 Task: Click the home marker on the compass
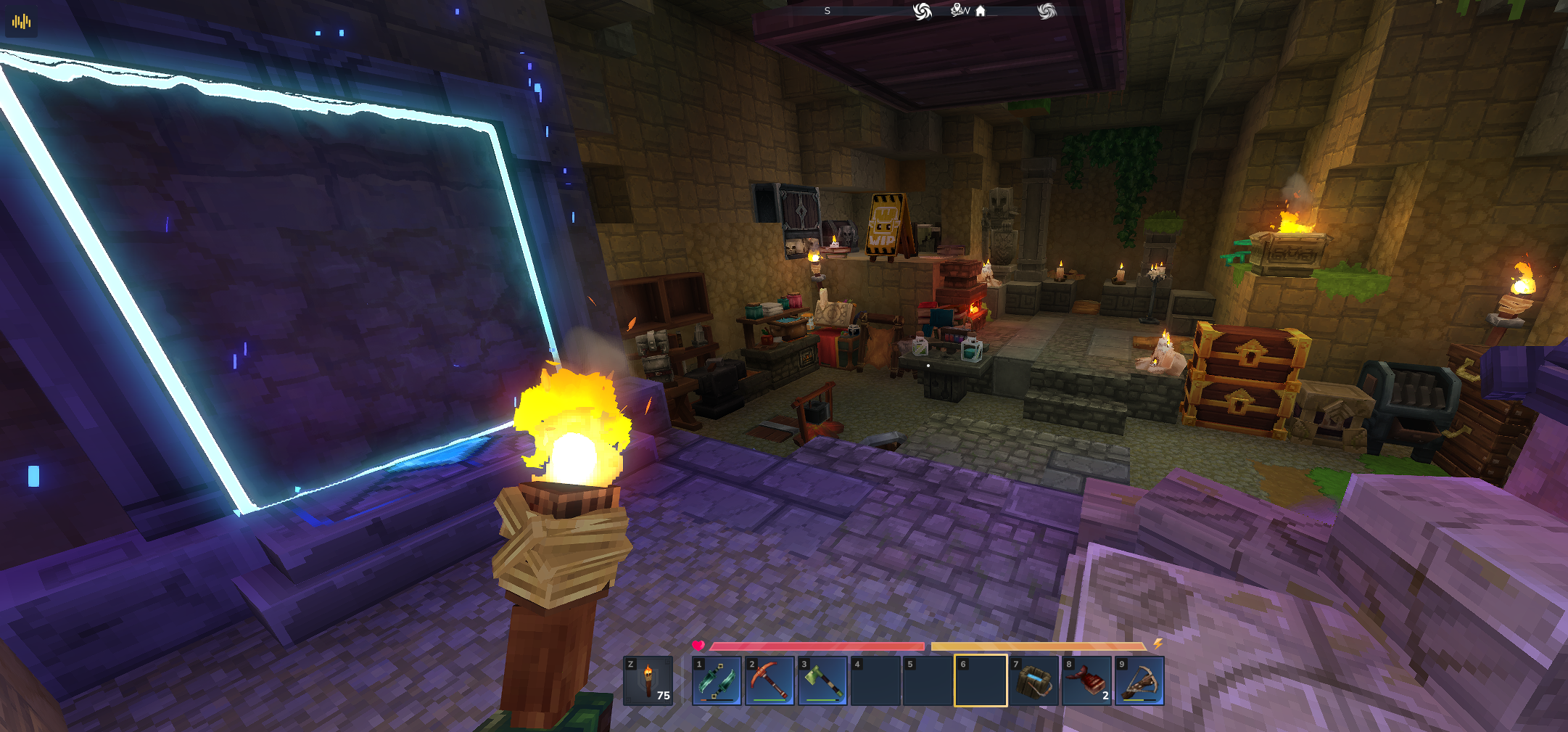(x=981, y=11)
